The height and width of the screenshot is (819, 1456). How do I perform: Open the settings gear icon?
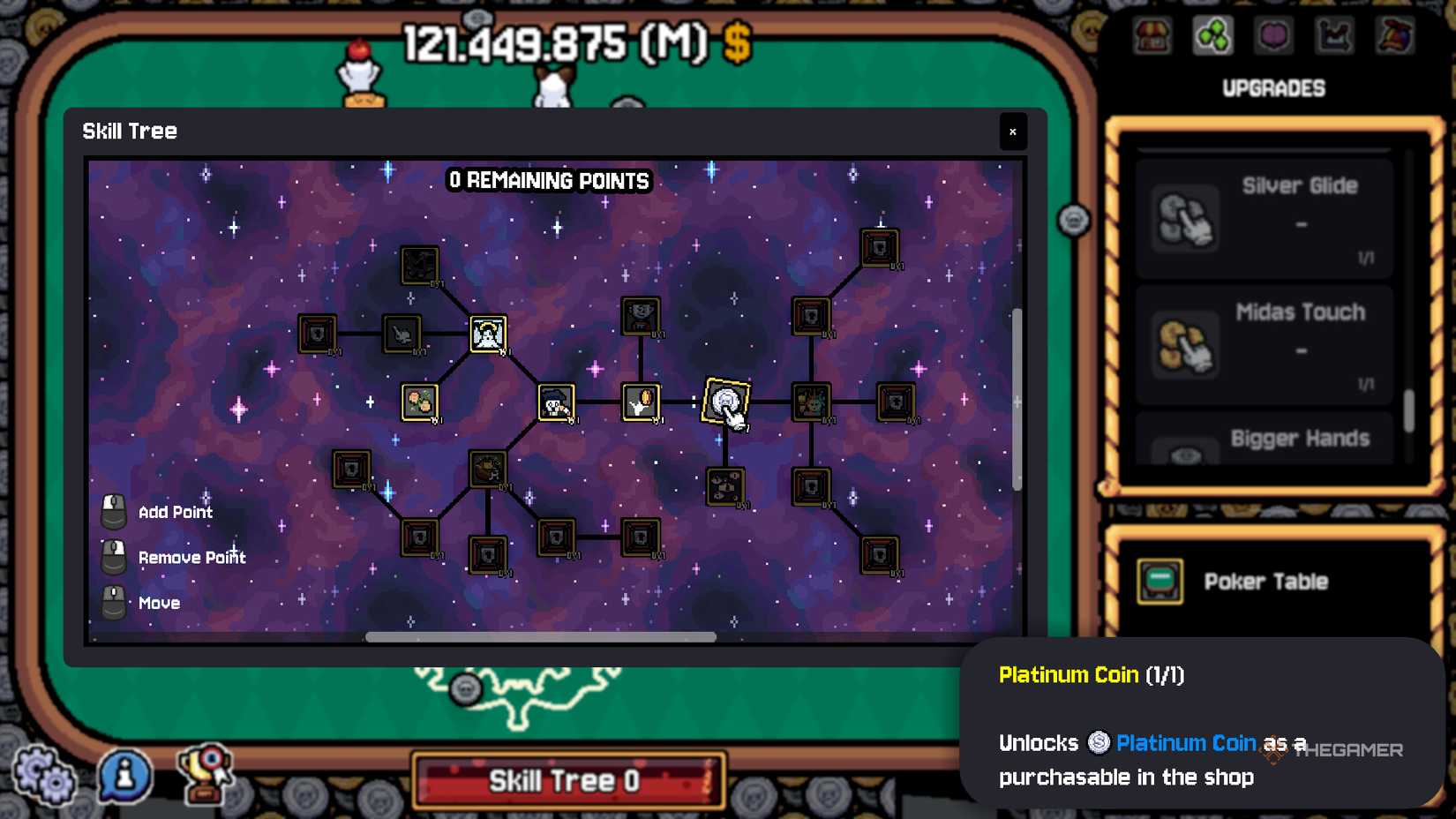[x=42, y=778]
